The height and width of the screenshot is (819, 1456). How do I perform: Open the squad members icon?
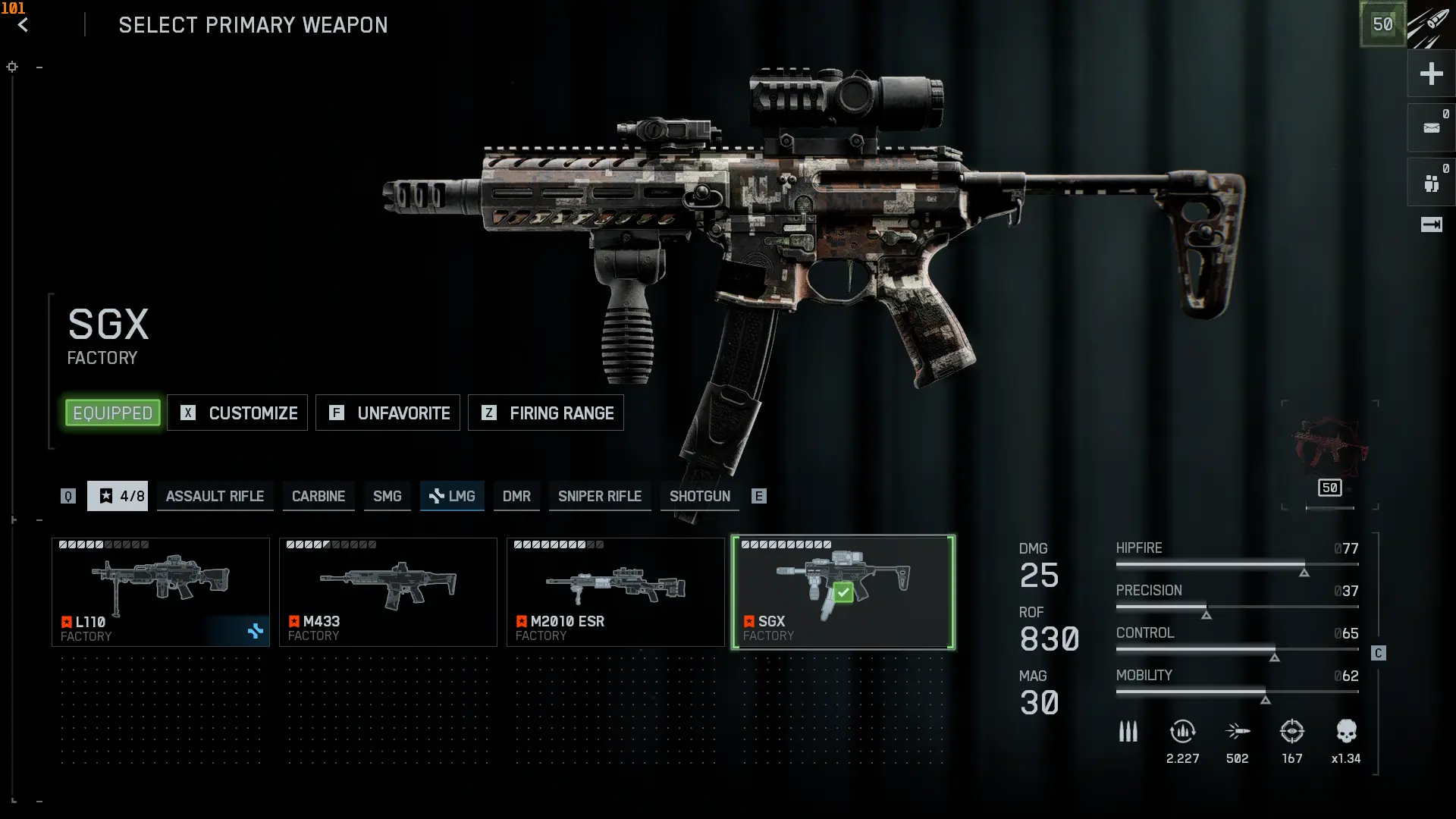point(1431,183)
